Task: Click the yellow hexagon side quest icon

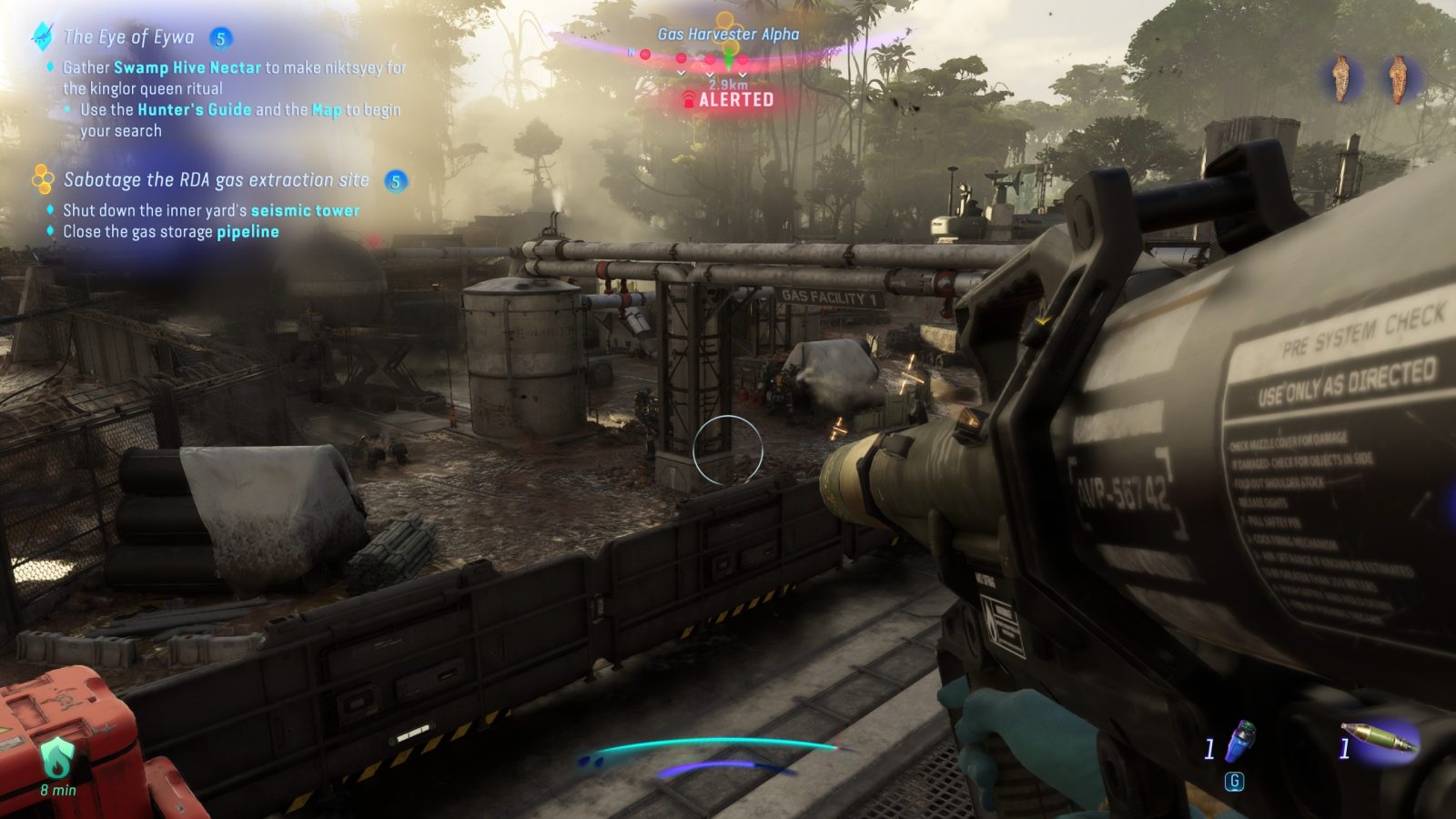Action: click(x=42, y=179)
